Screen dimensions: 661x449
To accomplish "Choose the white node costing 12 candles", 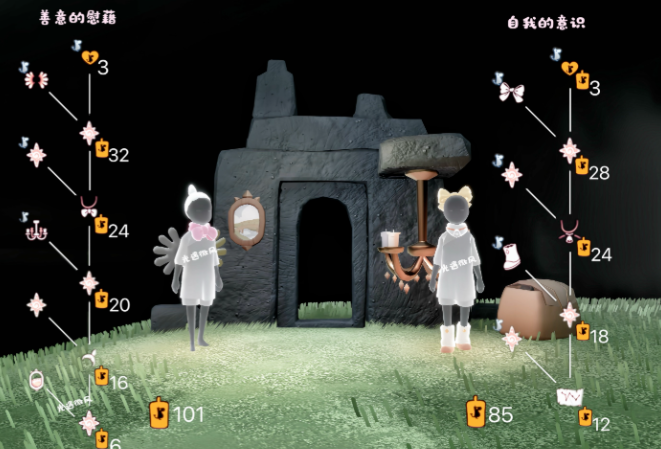I will coord(569,398).
